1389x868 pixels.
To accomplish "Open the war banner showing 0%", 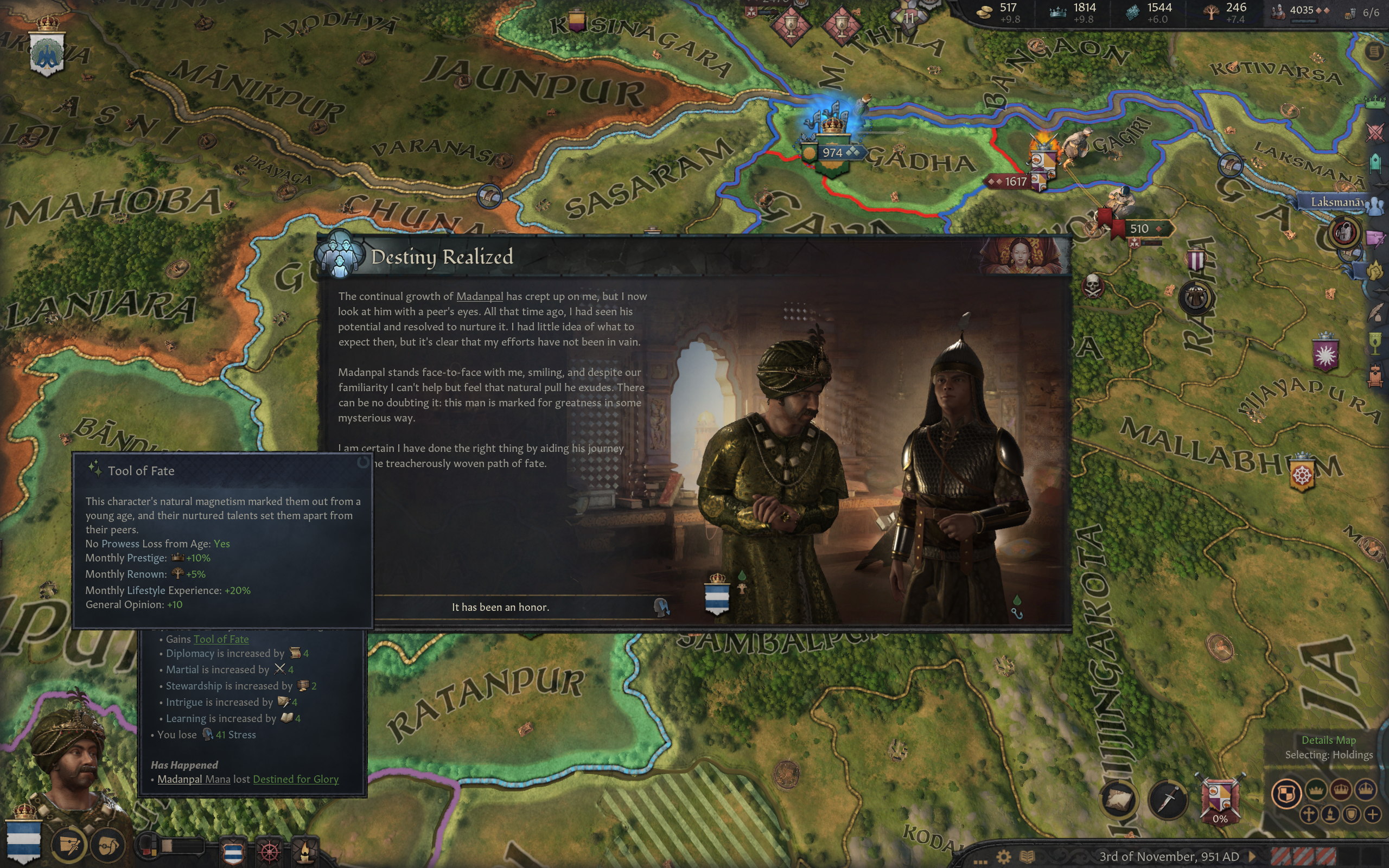I will pos(1220,799).
